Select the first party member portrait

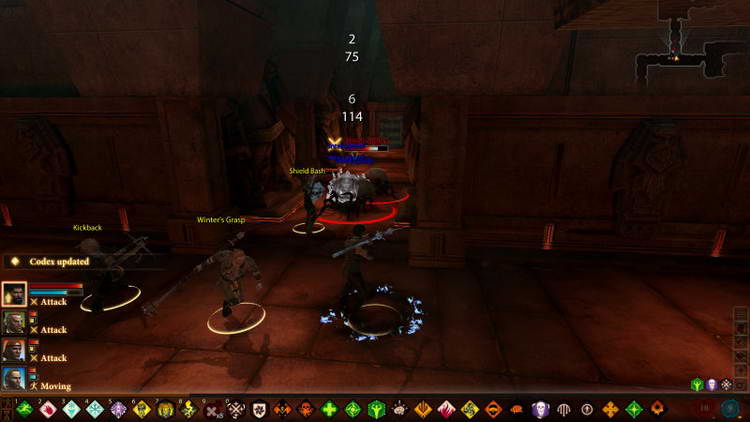point(14,294)
